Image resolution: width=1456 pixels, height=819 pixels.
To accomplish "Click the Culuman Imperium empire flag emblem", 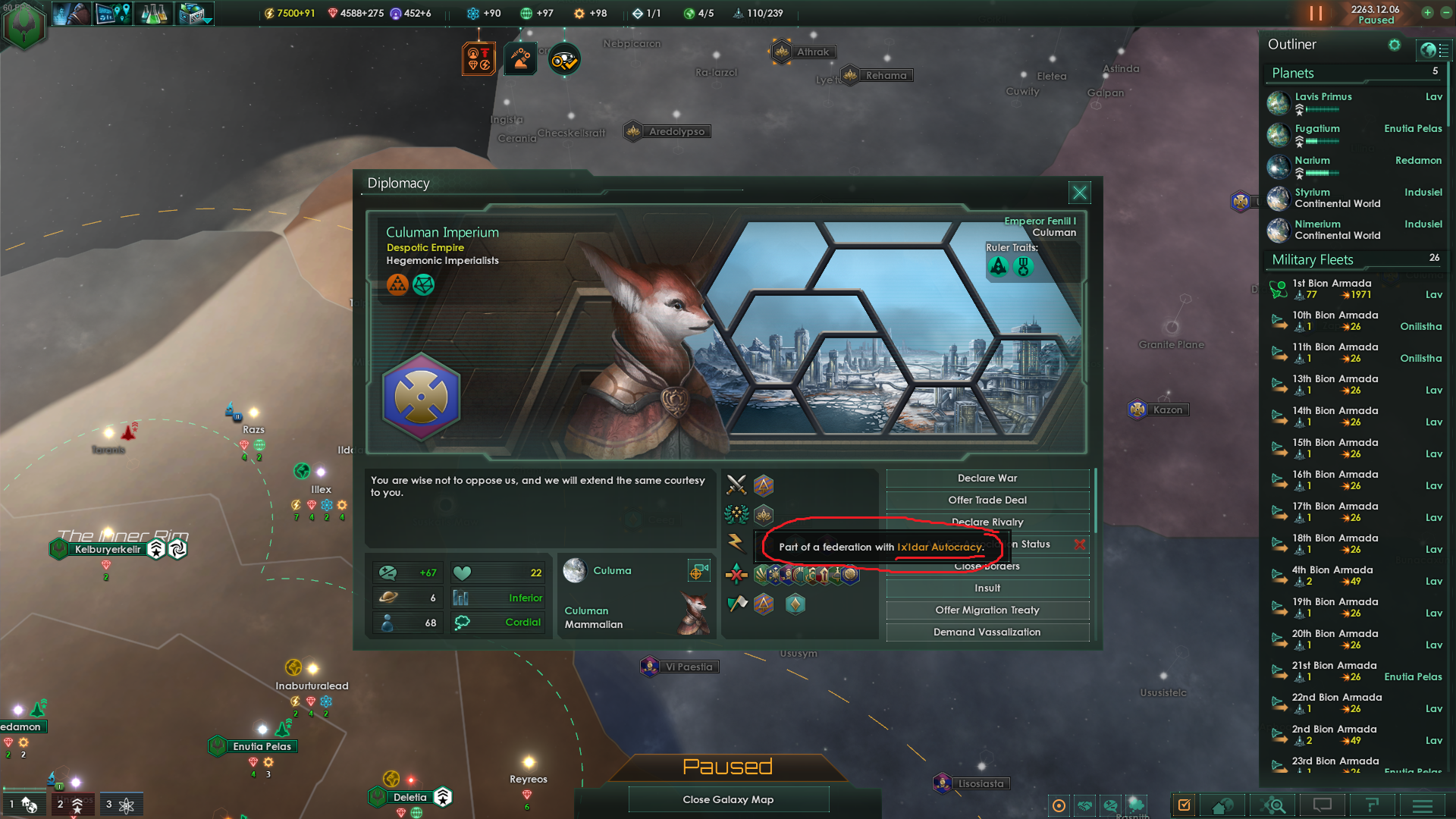I will point(421,397).
